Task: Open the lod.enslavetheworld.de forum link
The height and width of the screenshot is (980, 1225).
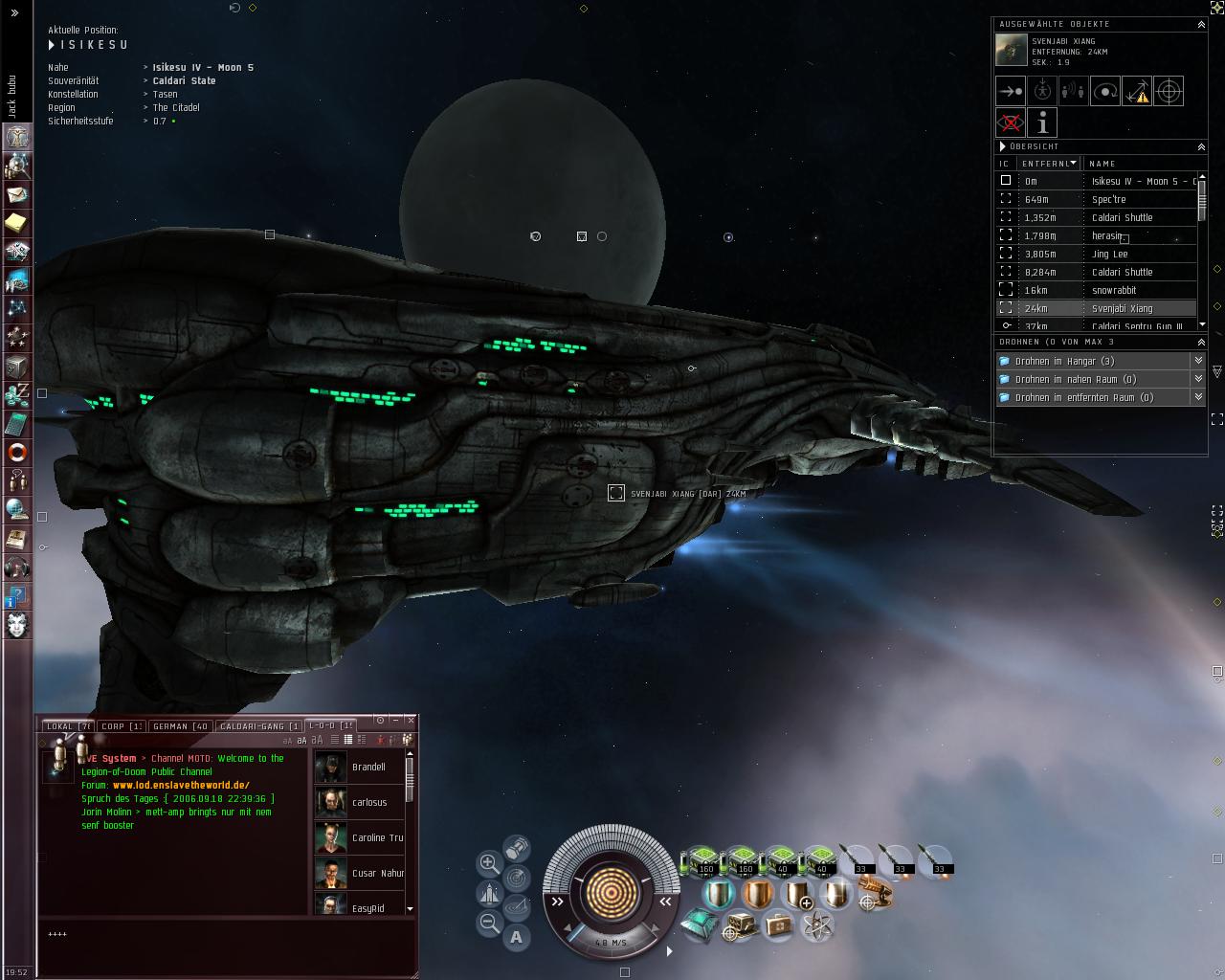Action: point(181,785)
